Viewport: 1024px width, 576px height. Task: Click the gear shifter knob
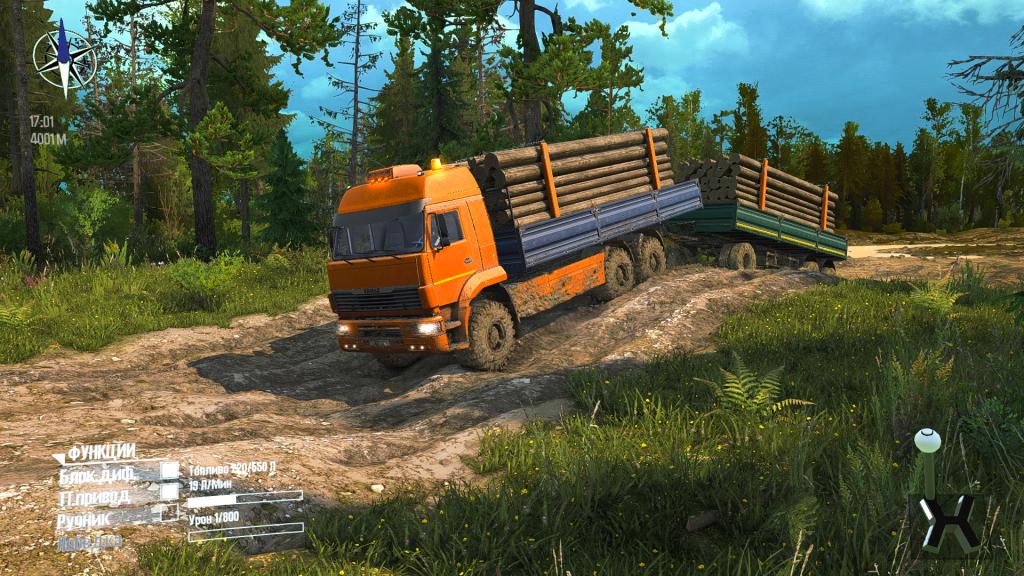(927, 440)
